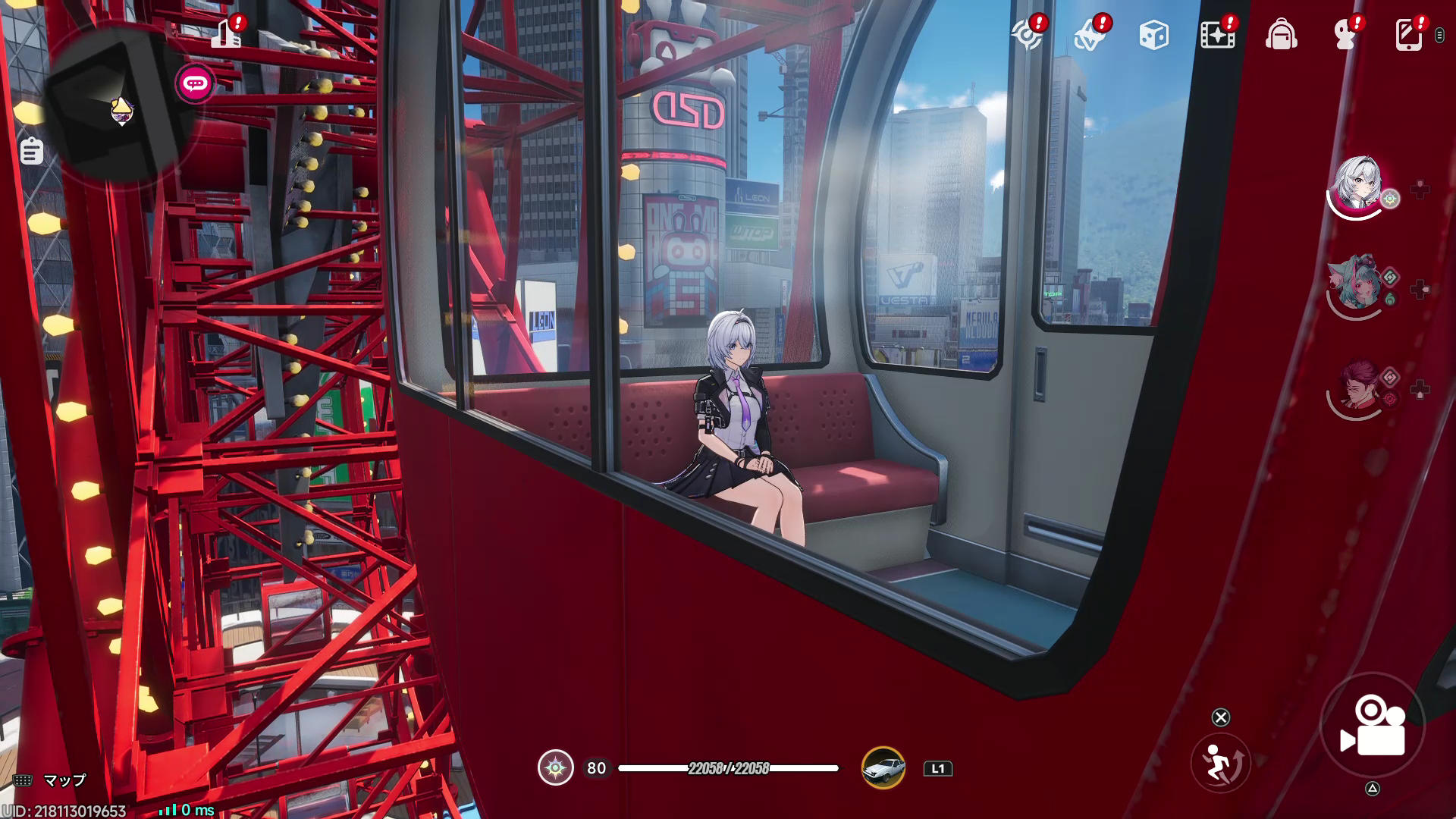
Task: Open the map via the マップ label
Action: coord(64,780)
